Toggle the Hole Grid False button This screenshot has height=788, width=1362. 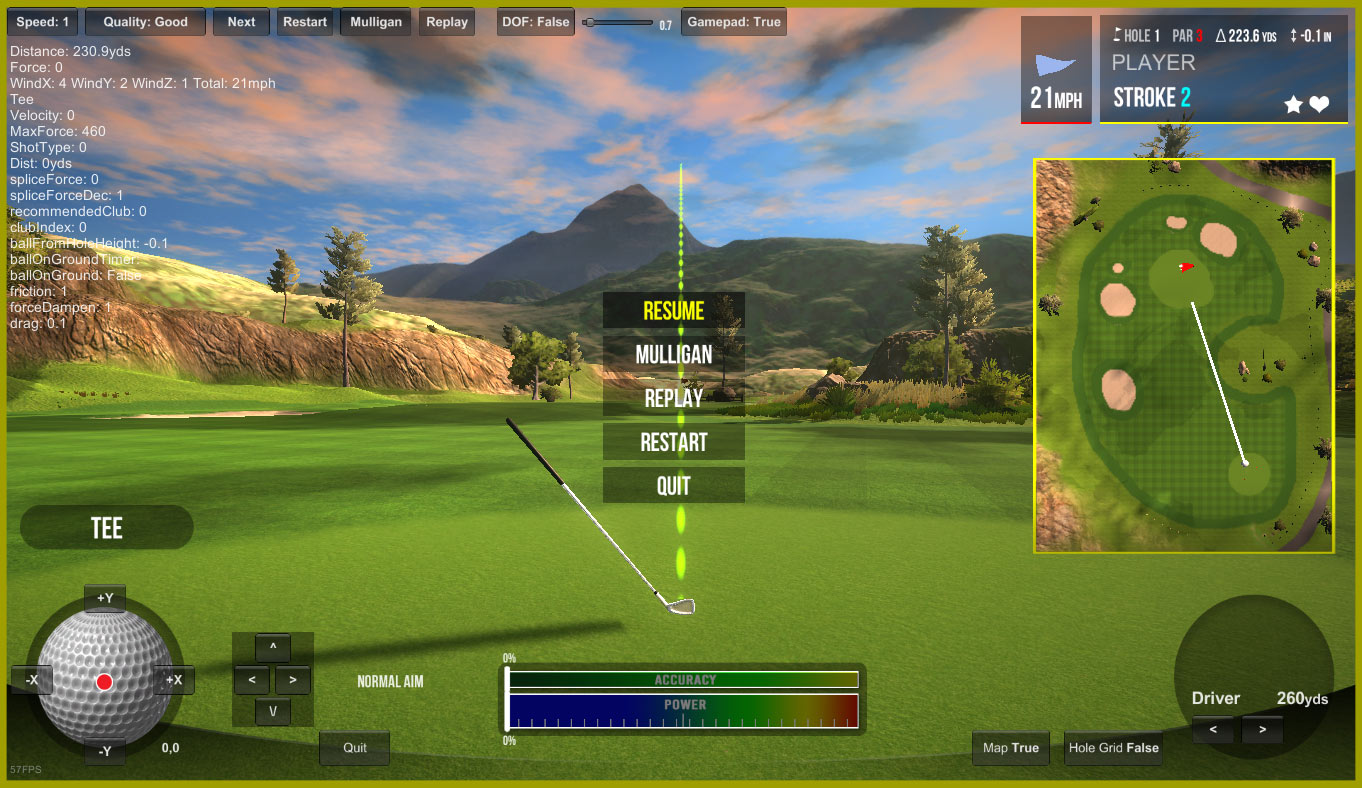[1113, 748]
